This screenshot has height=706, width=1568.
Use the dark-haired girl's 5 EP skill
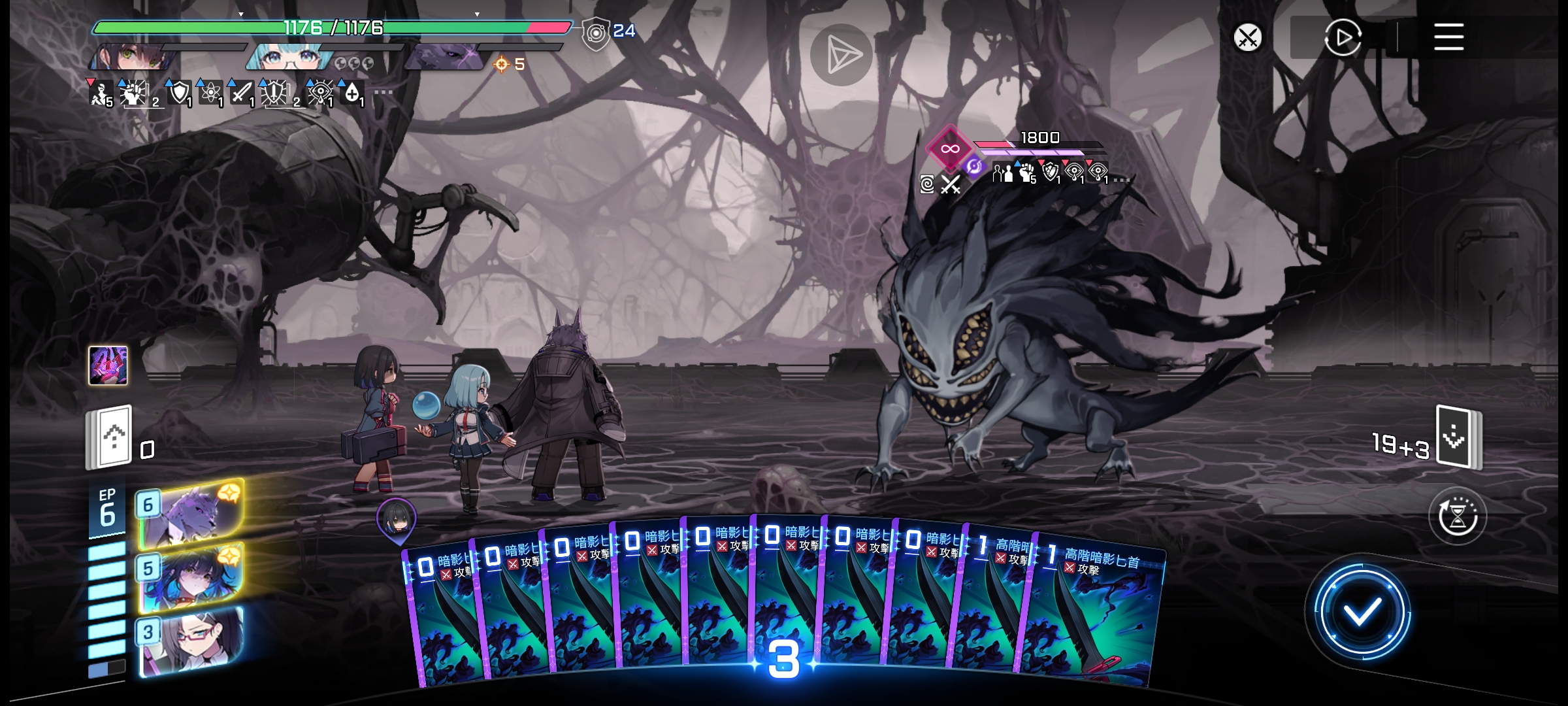click(191, 577)
